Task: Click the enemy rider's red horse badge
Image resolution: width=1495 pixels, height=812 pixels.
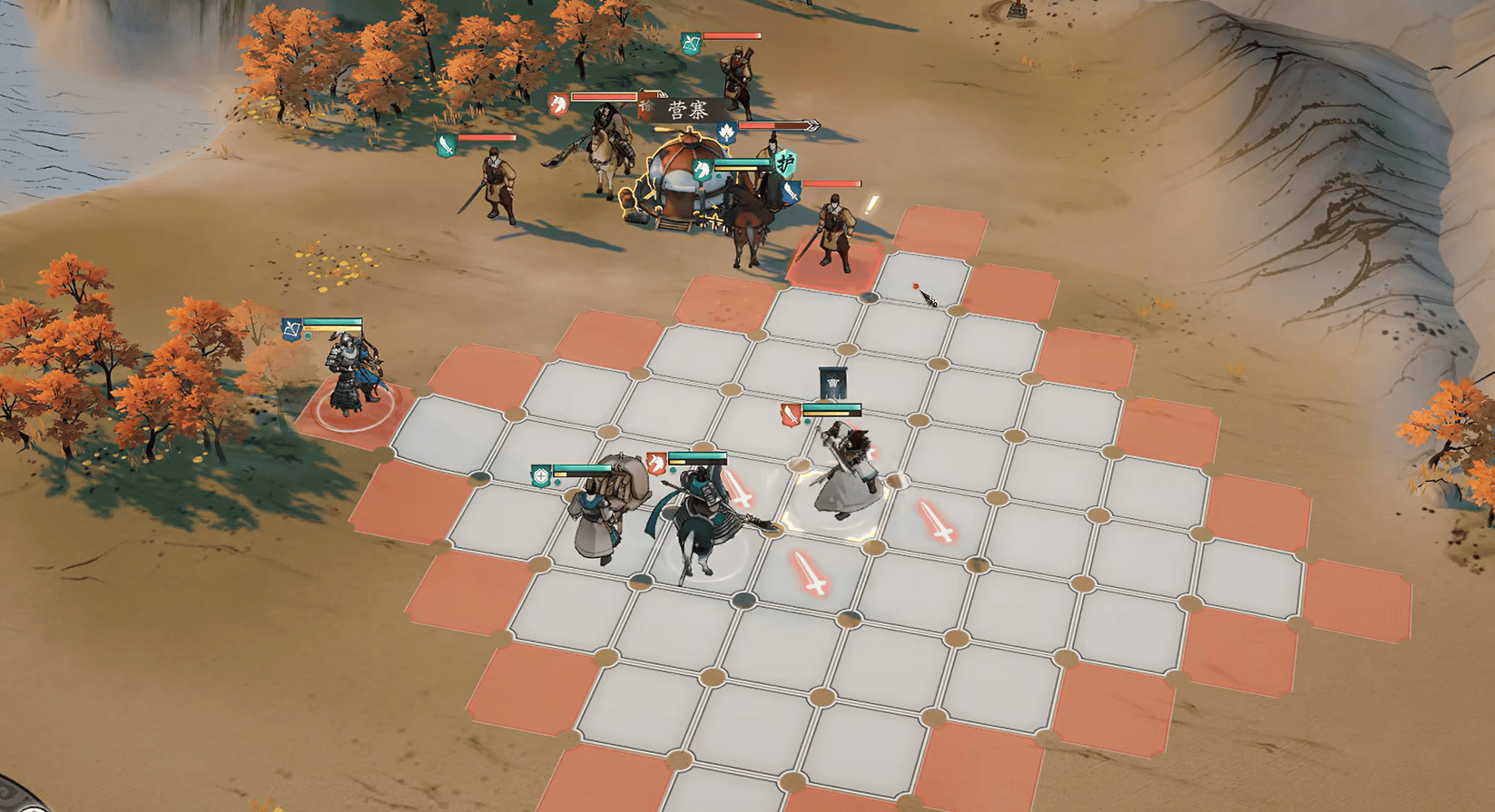Action: point(559,103)
